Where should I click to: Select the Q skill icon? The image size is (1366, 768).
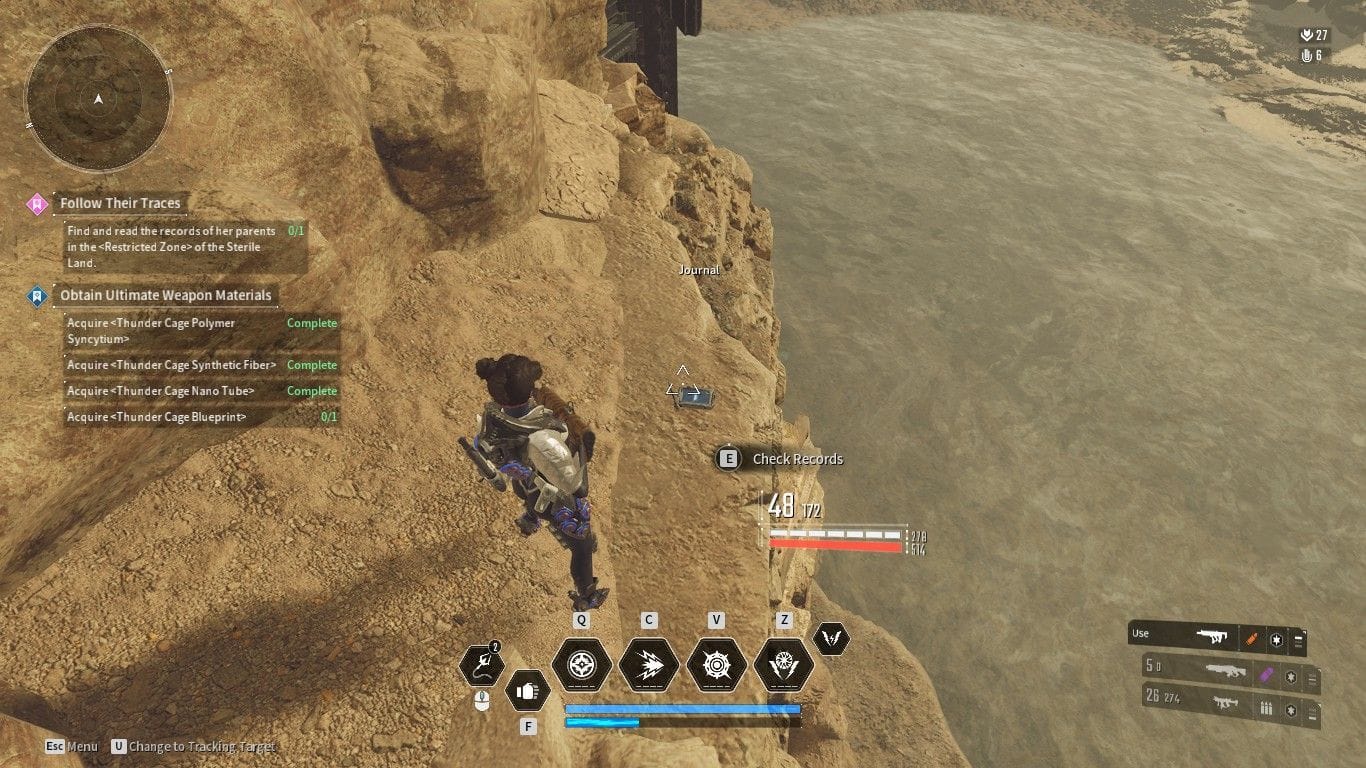[x=582, y=665]
